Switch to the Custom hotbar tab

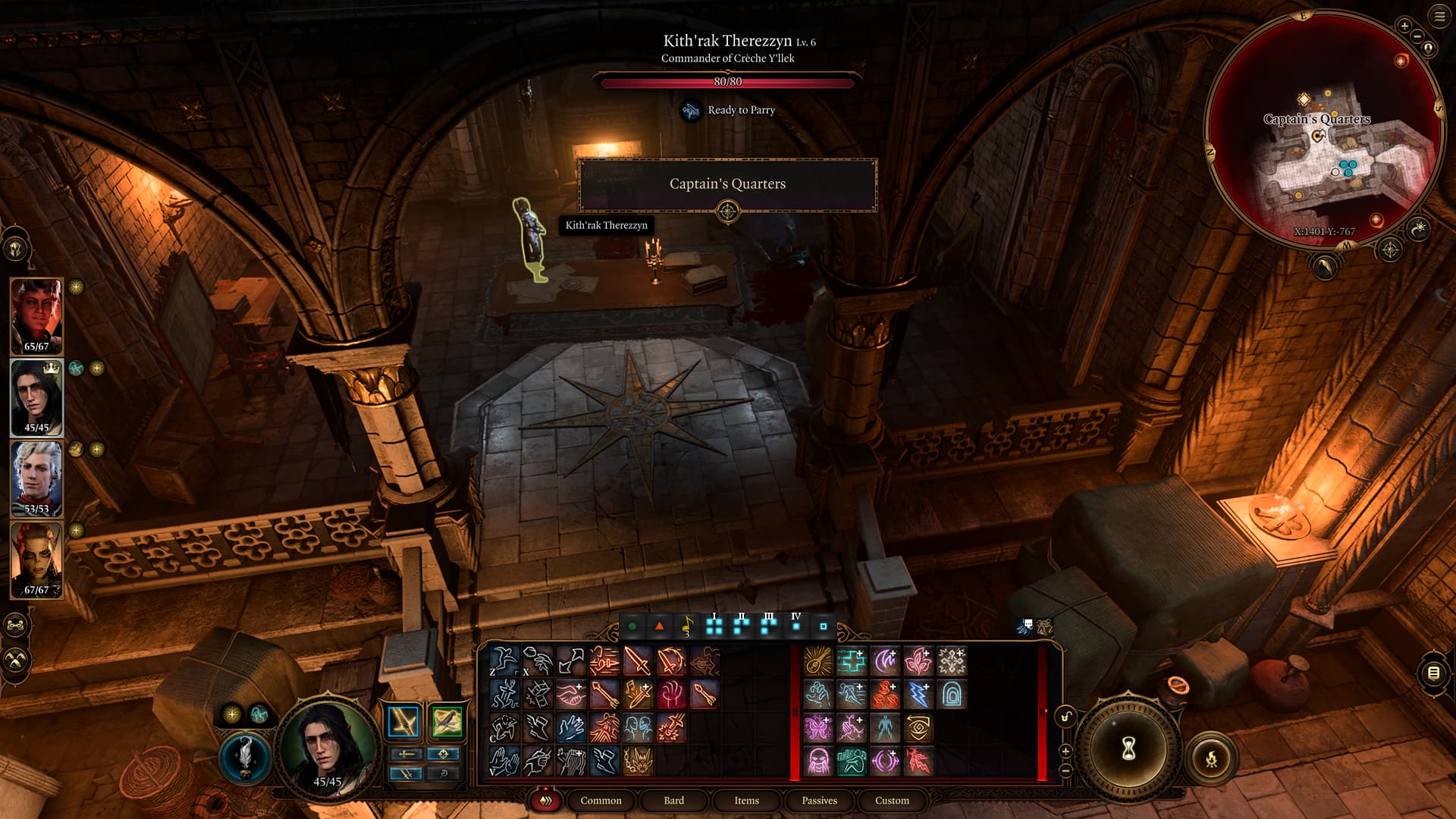(x=892, y=800)
